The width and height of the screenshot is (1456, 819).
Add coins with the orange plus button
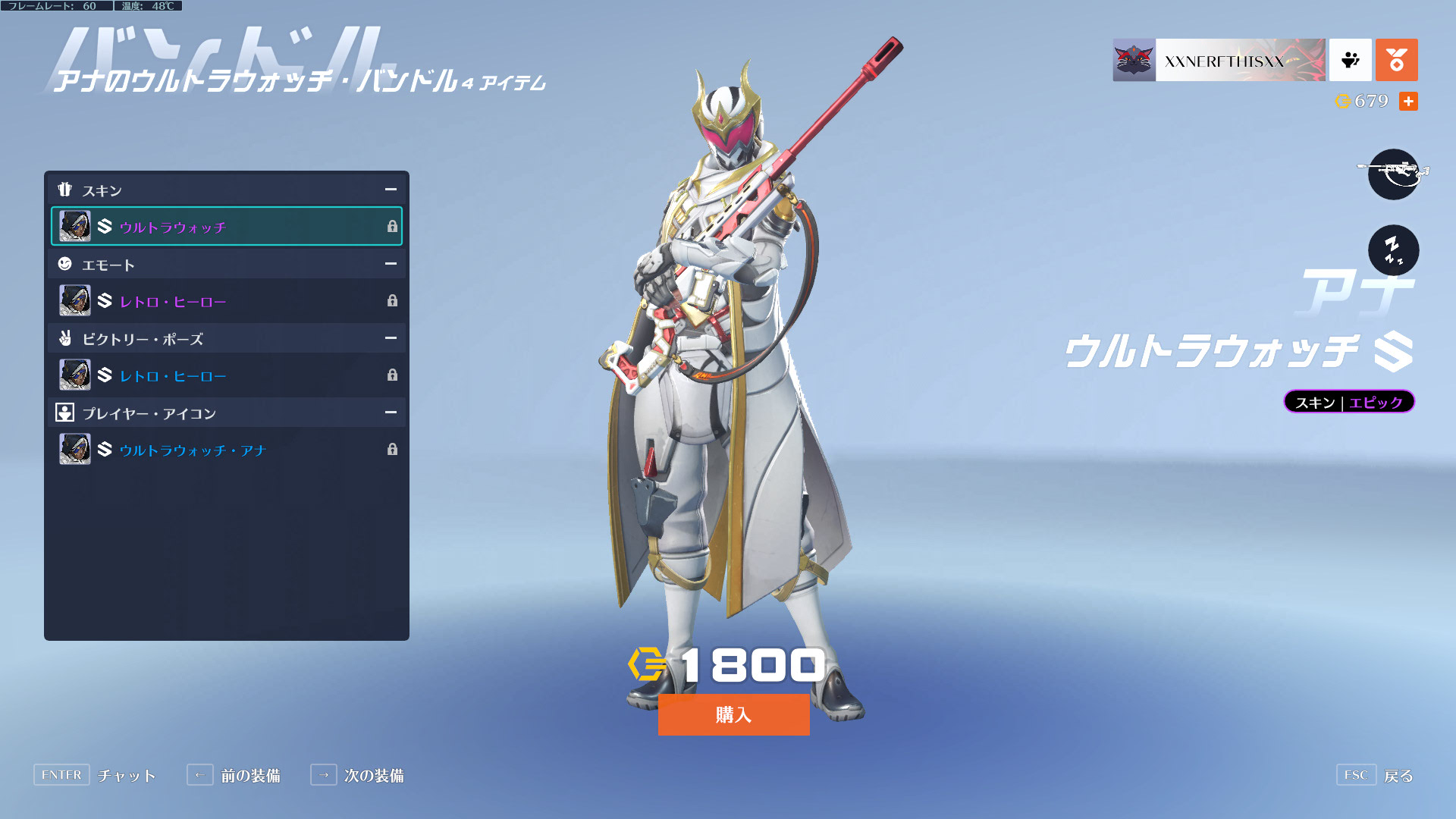(1408, 101)
